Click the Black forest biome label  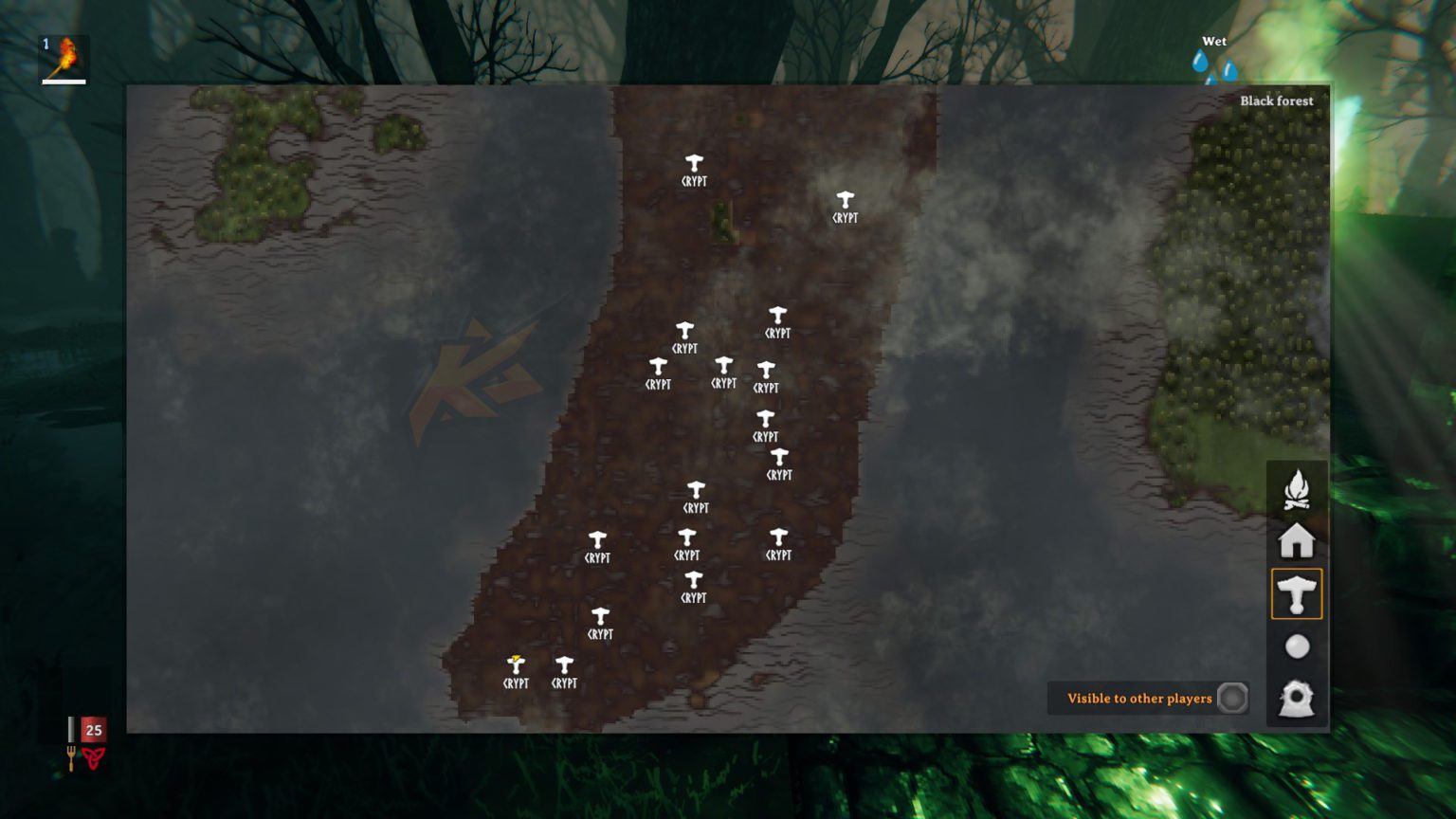tap(1277, 100)
